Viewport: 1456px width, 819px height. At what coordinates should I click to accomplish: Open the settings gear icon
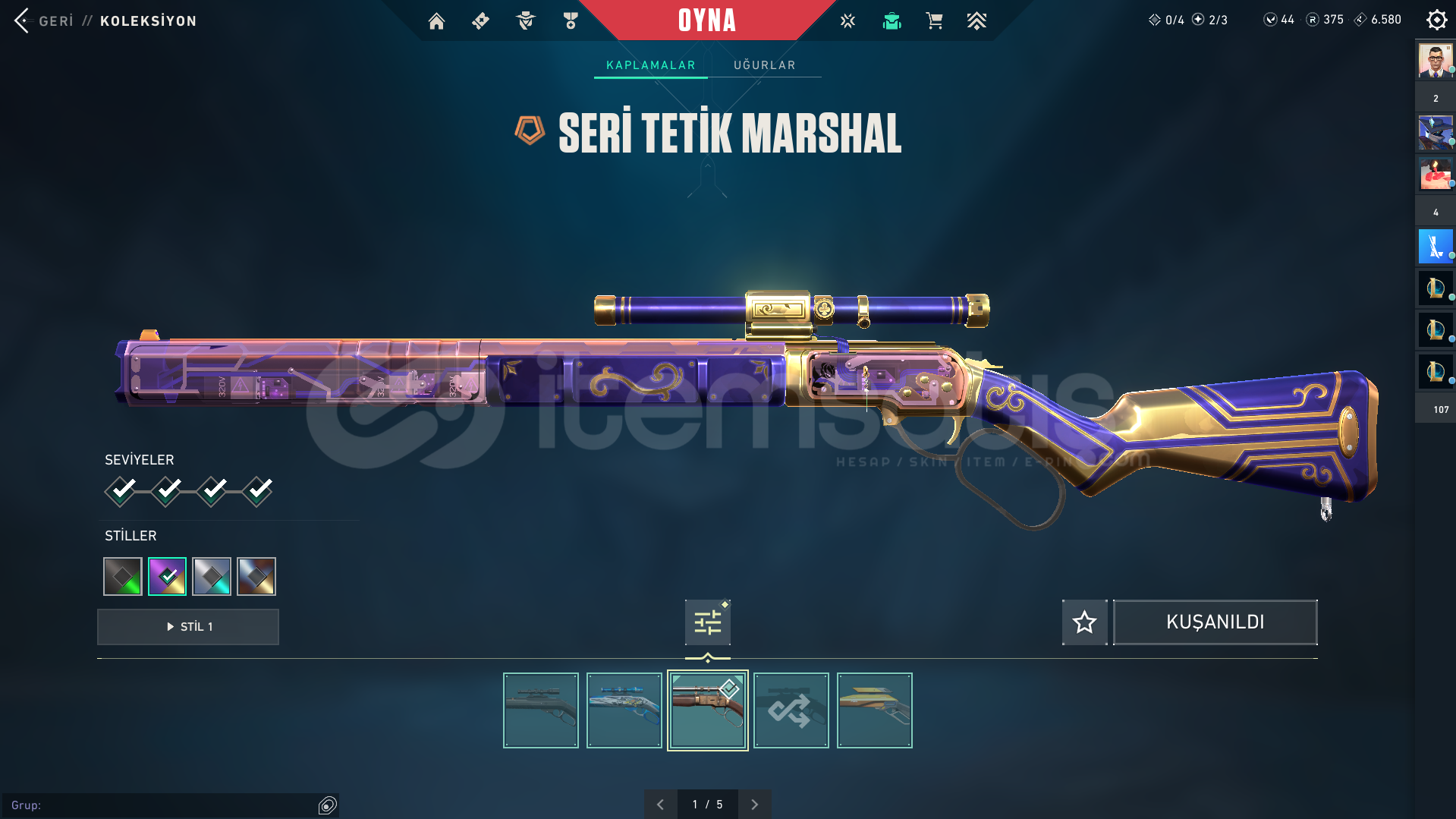tap(1436, 20)
